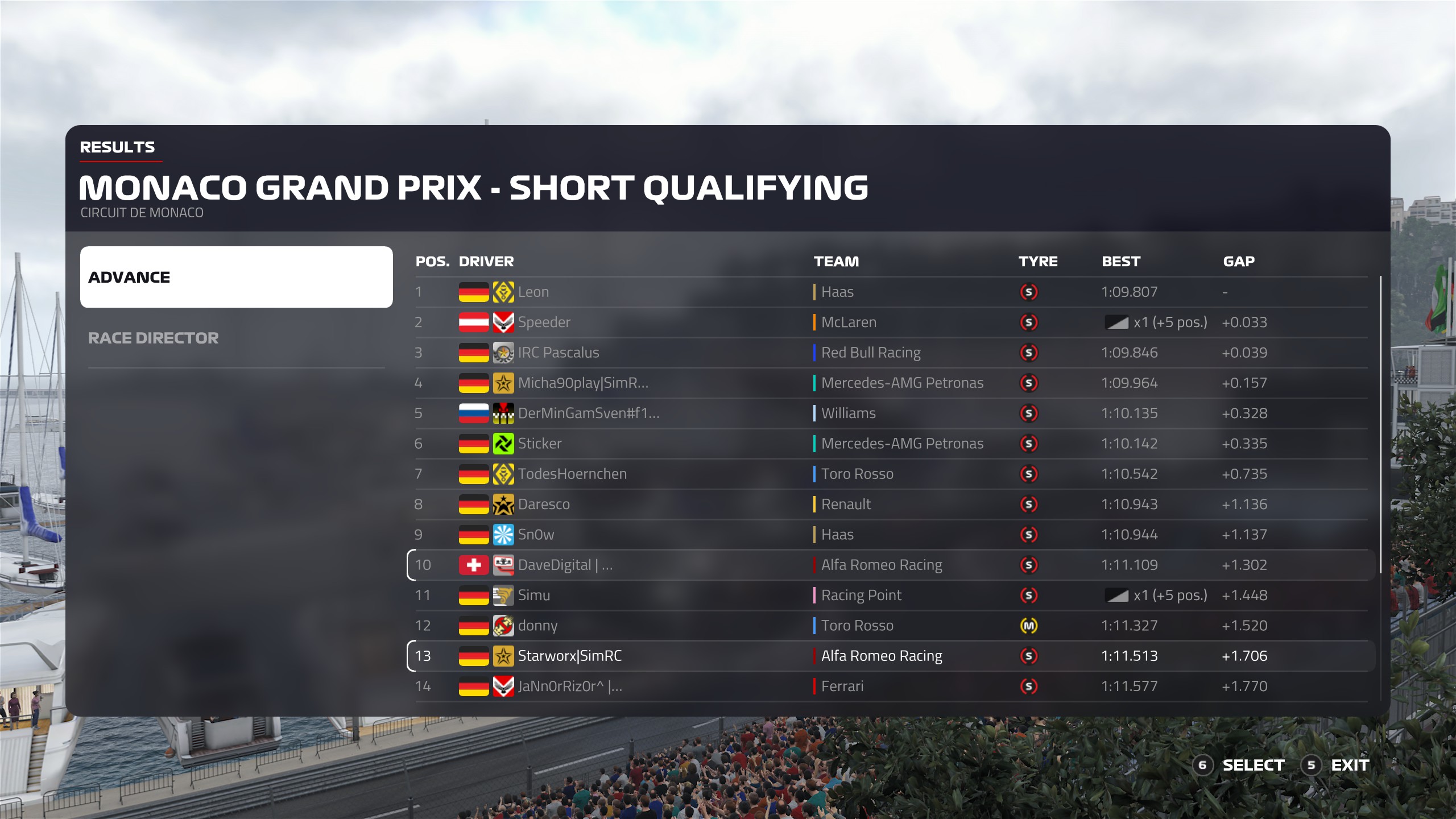Select Leon's row in results
Viewport: 1456px width, 819px height.
pyautogui.click(x=891, y=292)
